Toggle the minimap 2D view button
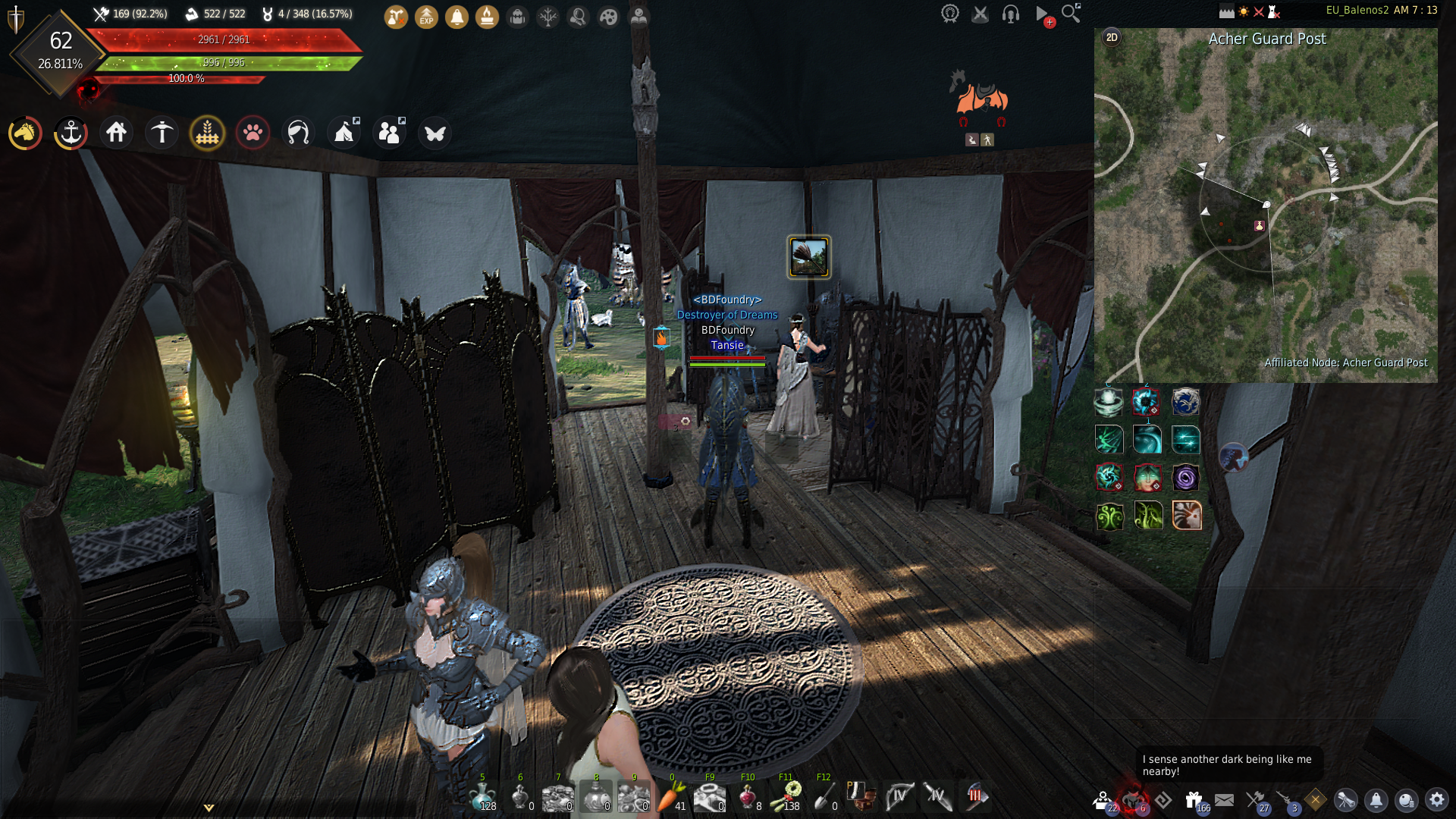 tap(1112, 37)
